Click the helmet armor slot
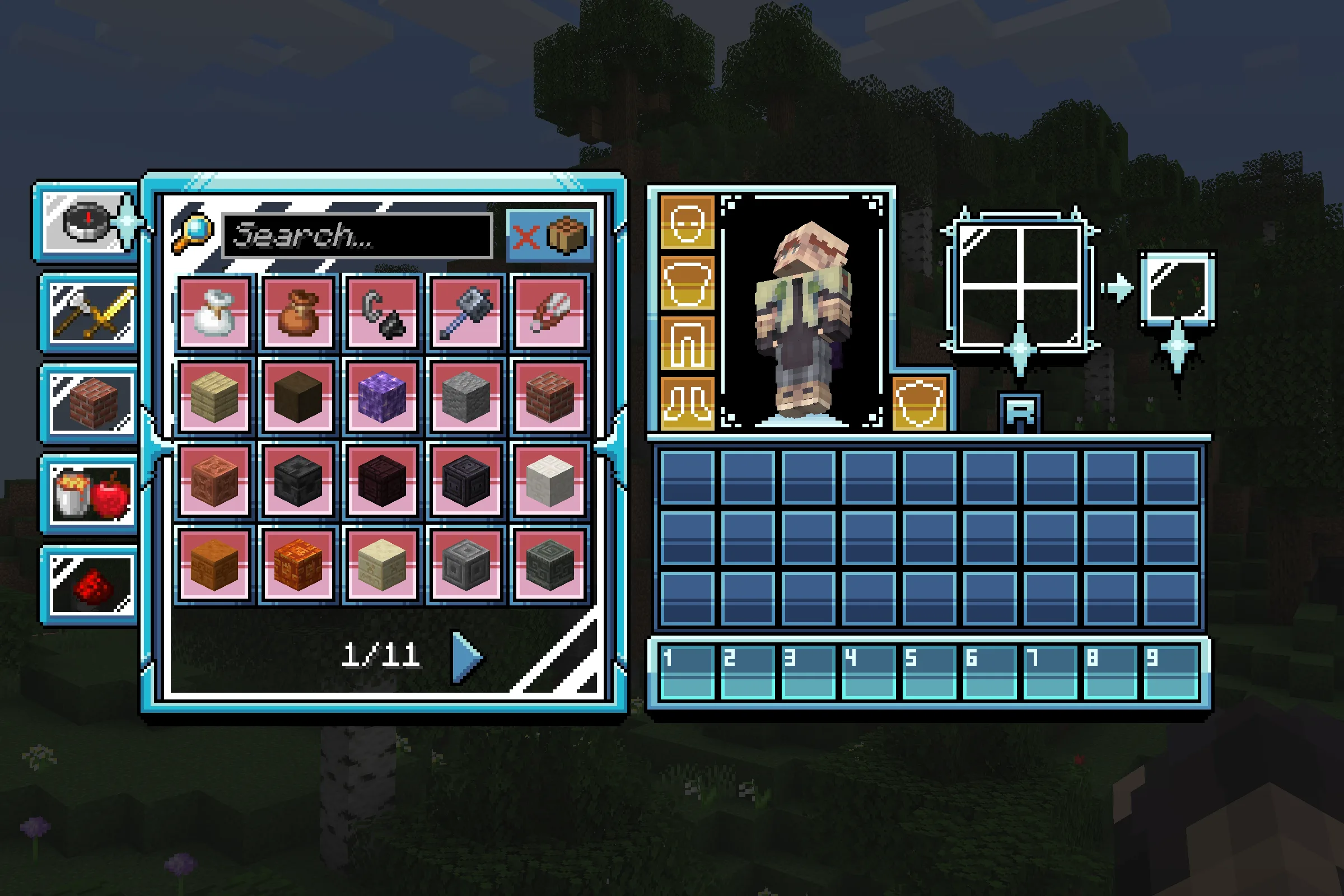The image size is (1344, 896). point(687,222)
